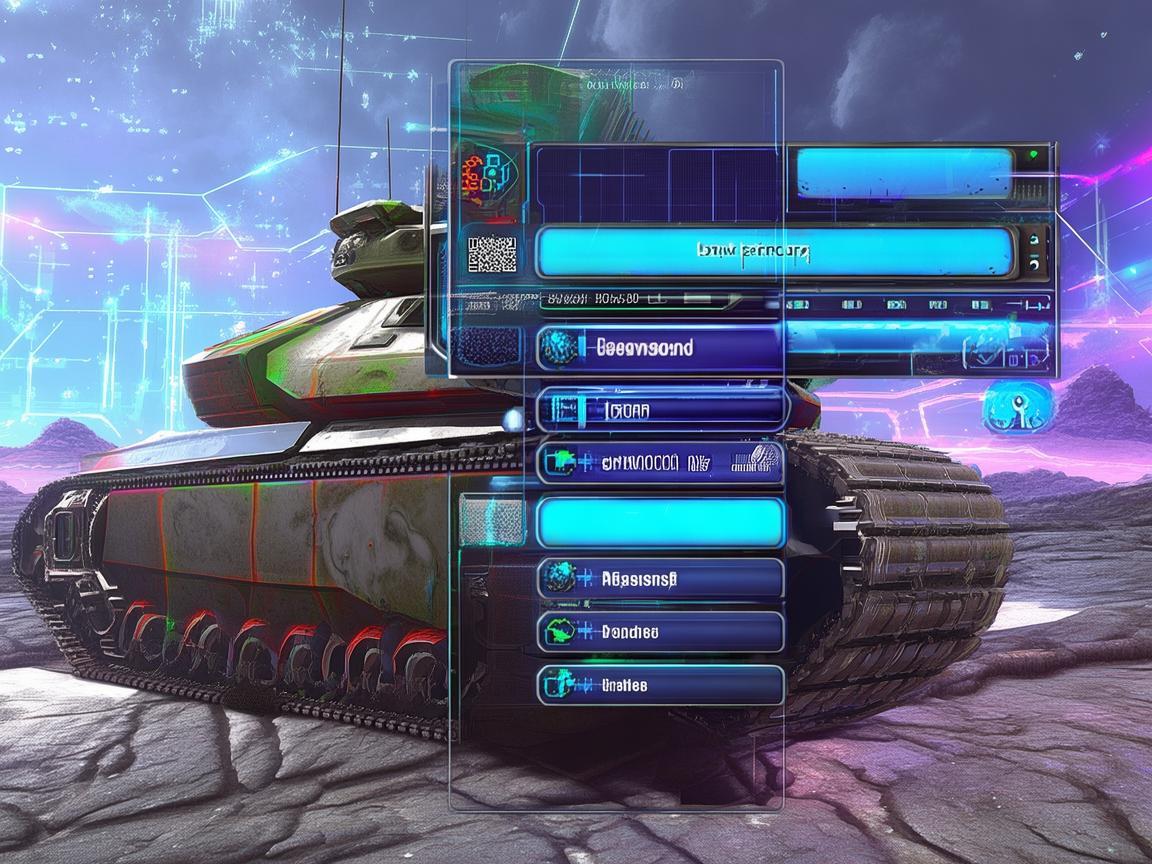Choose the "Agasisnsa" menu entry
Viewport: 1152px width, 864px height.
tap(660, 578)
